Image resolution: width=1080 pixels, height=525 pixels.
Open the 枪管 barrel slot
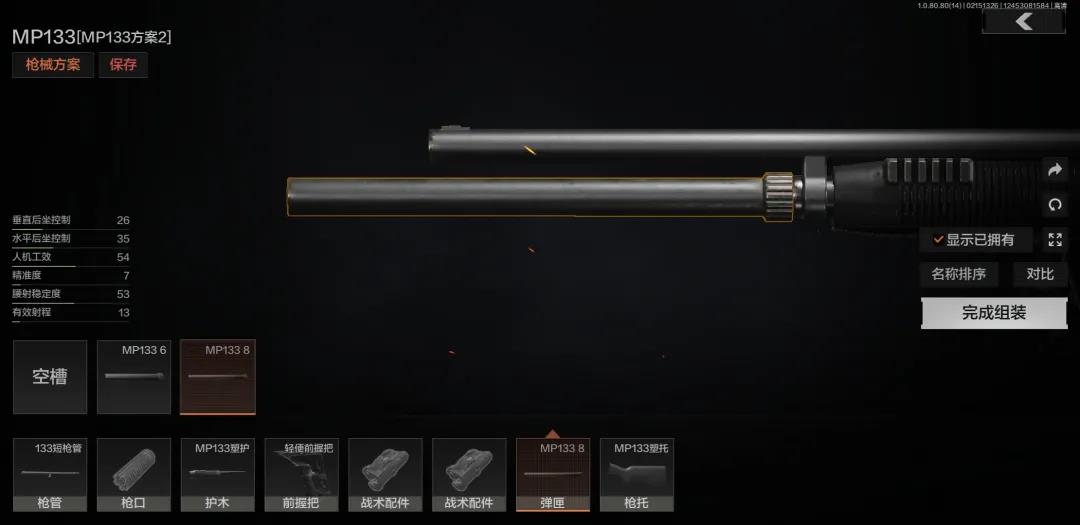pyautogui.click(x=50, y=475)
